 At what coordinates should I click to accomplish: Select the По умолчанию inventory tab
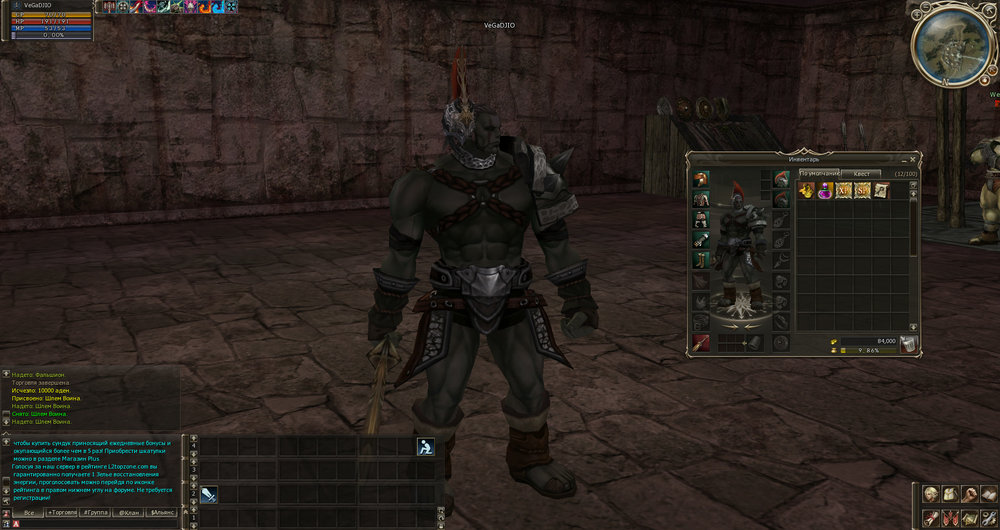pyautogui.click(x=820, y=173)
